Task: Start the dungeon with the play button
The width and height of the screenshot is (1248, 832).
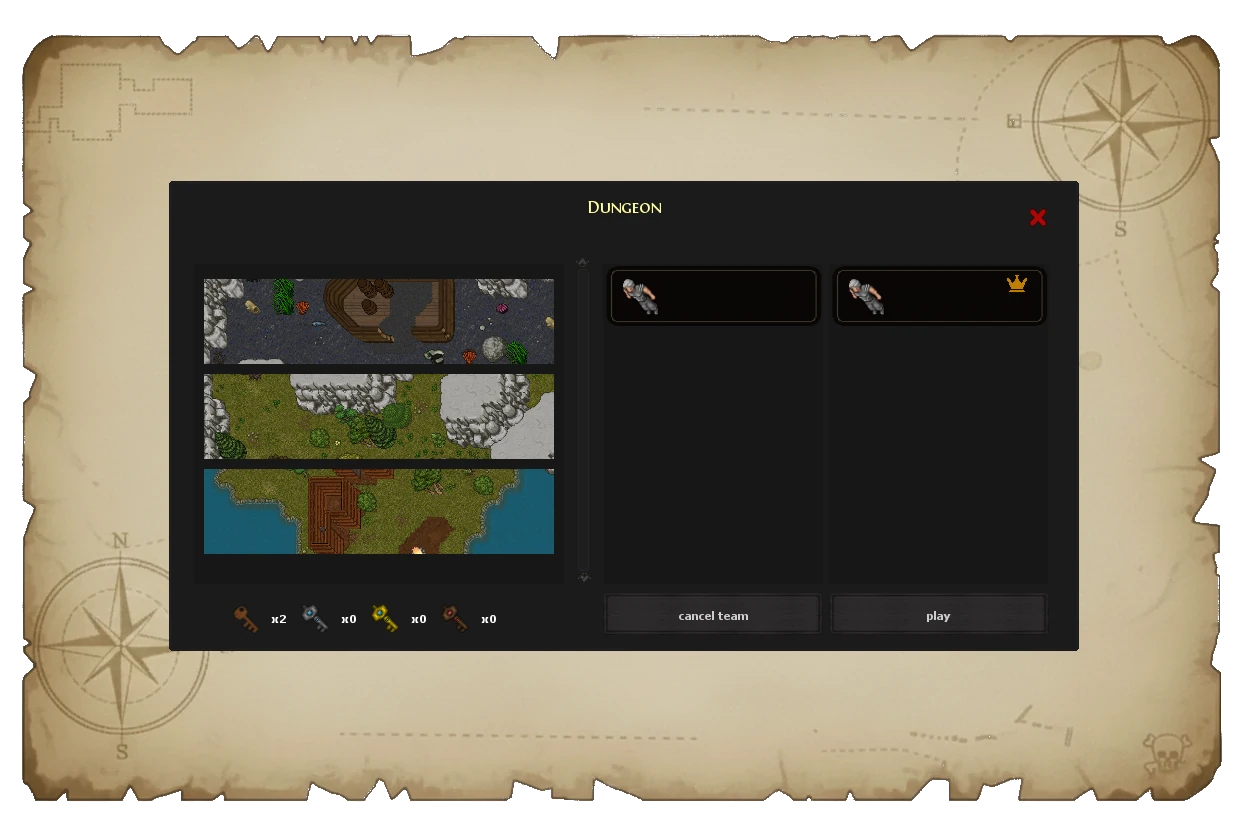Action: [938, 615]
